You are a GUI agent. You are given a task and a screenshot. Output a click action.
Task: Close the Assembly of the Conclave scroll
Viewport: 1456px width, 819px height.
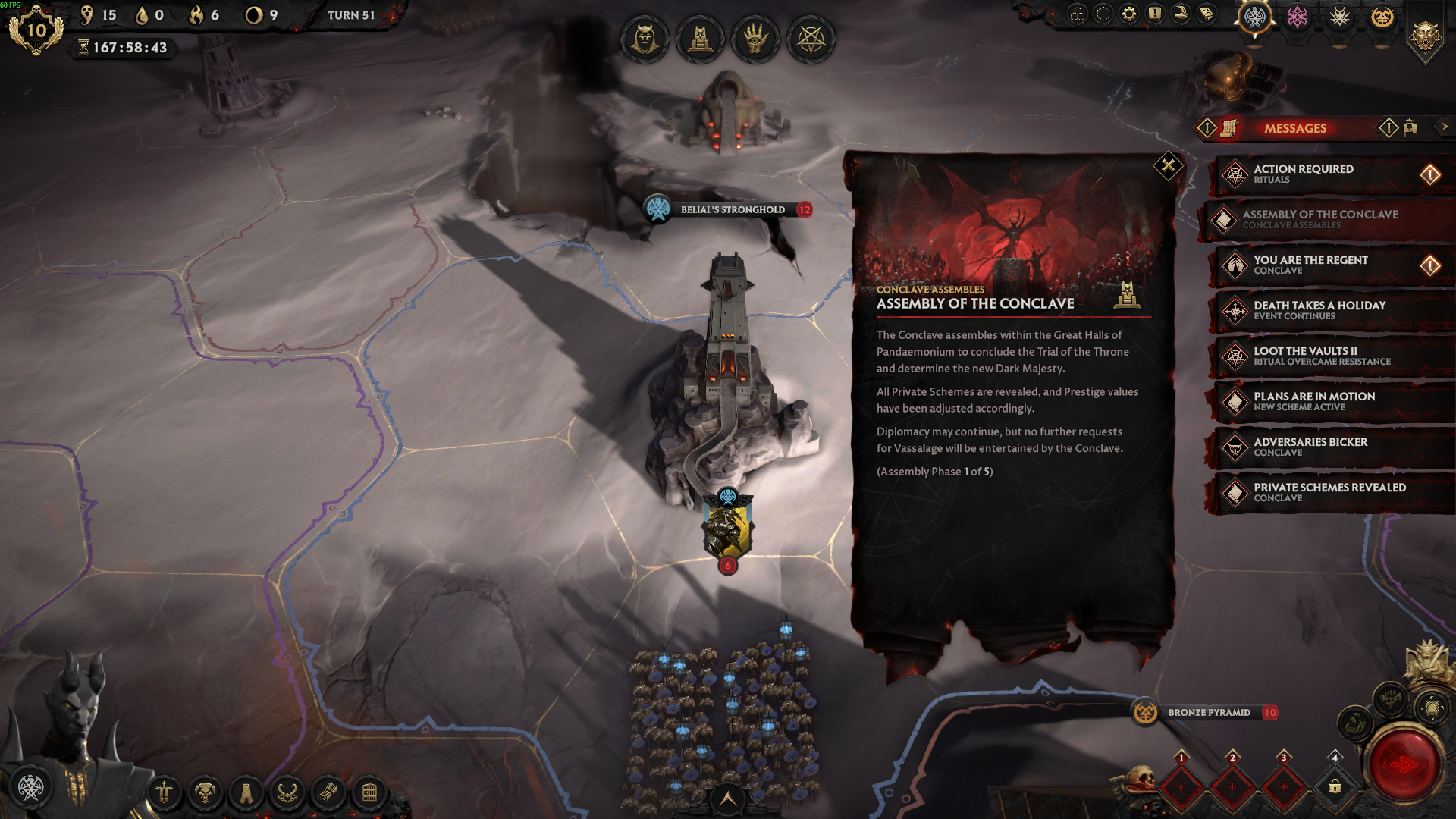click(x=1168, y=165)
